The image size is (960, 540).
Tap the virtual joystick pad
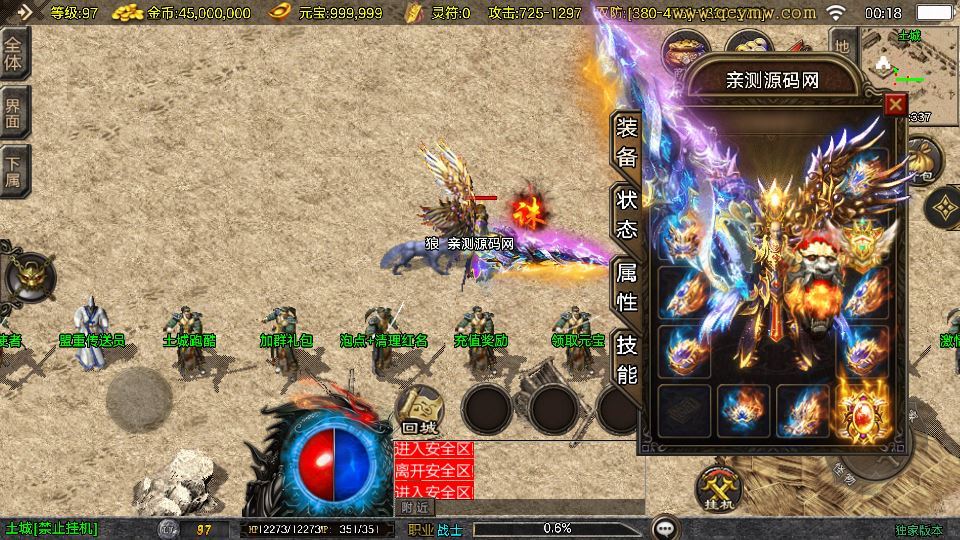(x=139, y=399)
